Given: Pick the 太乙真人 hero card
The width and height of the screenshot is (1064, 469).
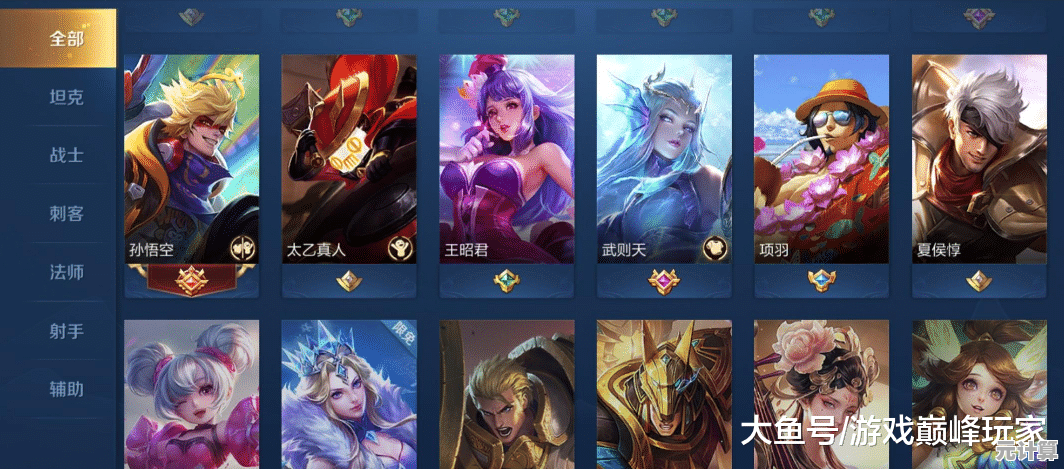Looking at the screenshot, I should point(348,160).
